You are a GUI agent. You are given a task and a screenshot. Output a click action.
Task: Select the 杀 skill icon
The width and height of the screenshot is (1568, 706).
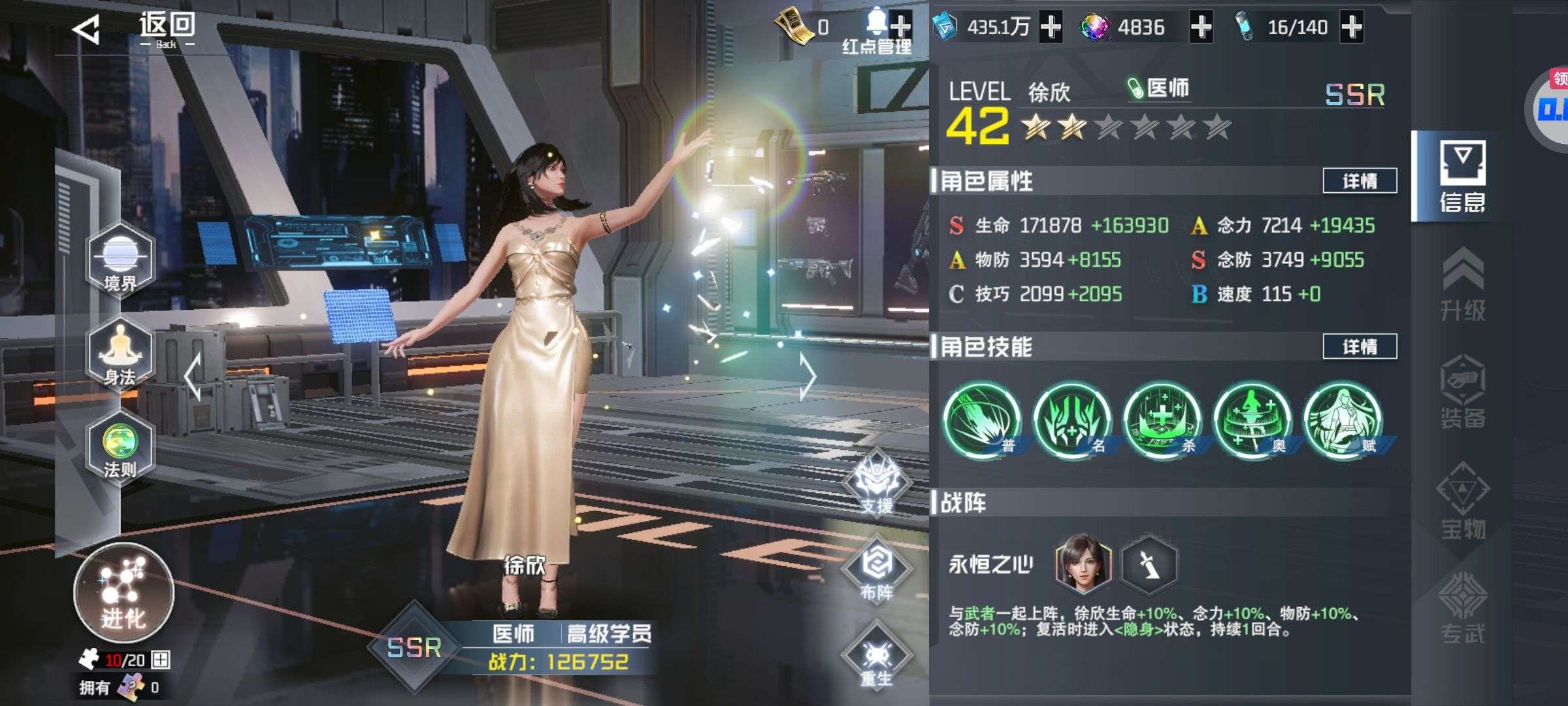[x=1162, y=420]
